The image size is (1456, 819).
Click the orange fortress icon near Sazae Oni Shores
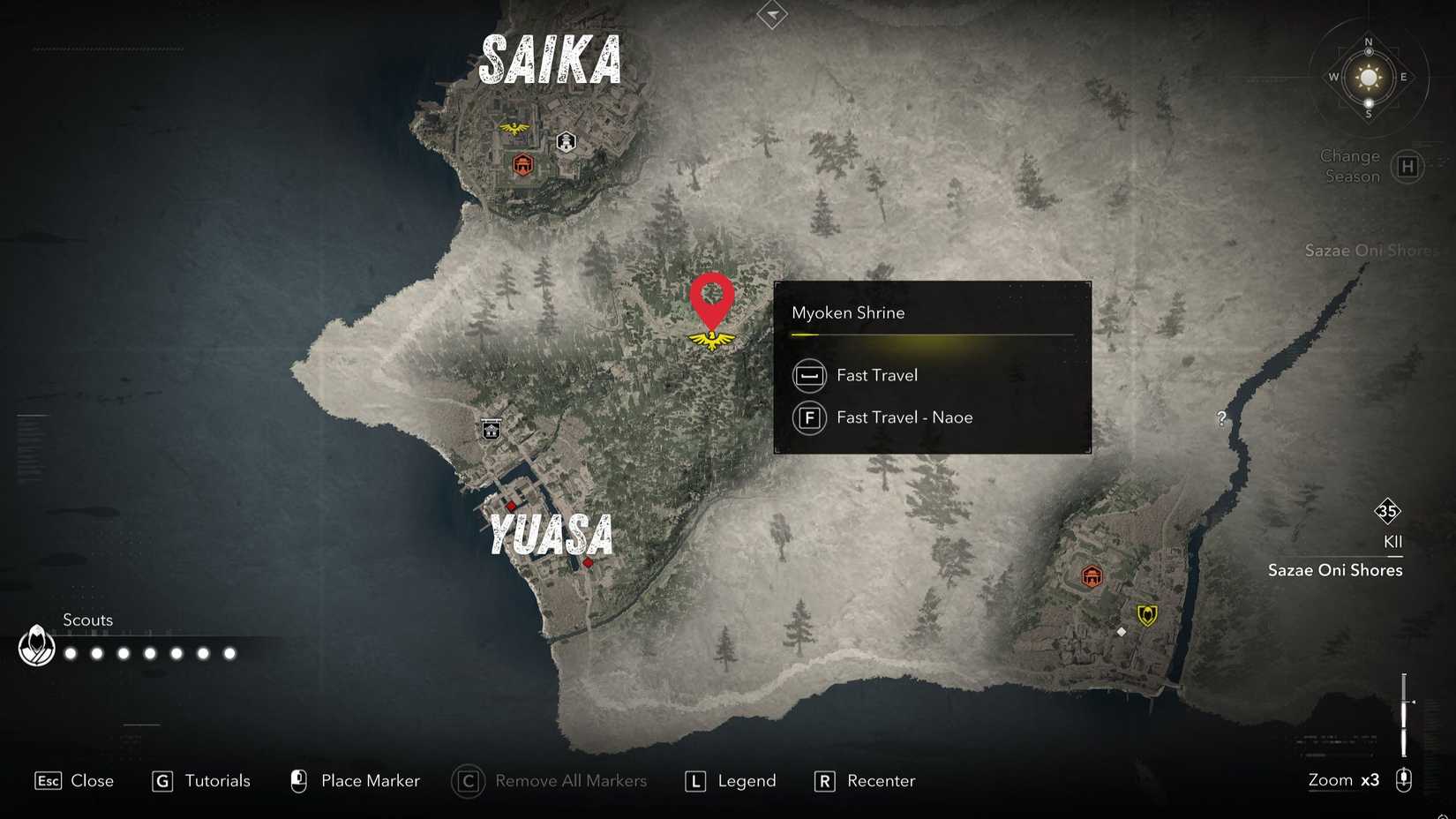1090,578
